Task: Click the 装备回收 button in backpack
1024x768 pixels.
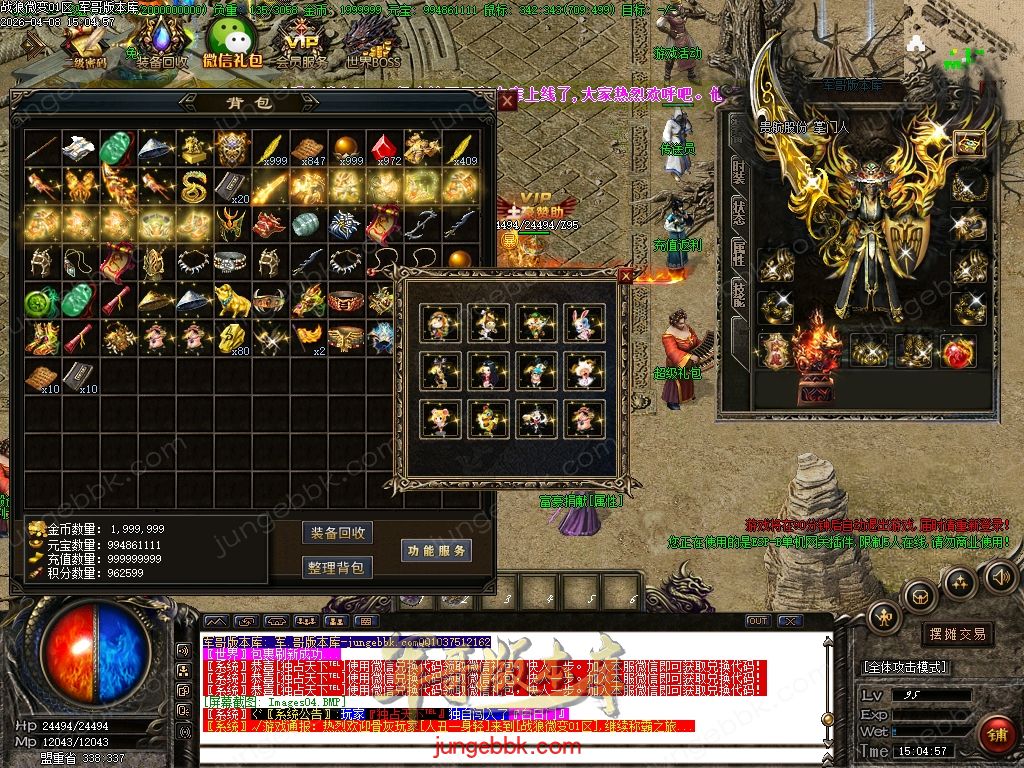Action: (x=337, y=533)
